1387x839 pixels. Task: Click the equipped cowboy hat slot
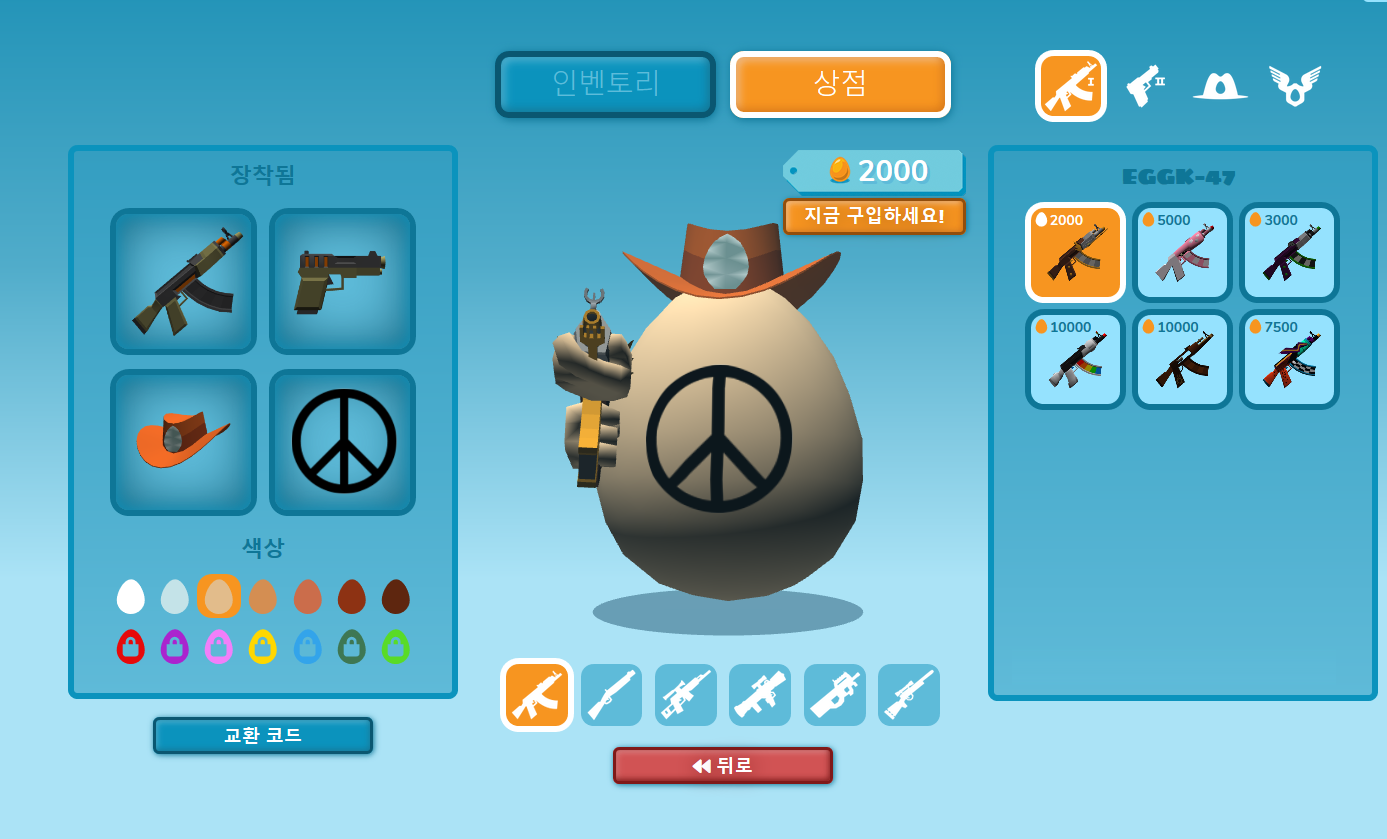183,442
